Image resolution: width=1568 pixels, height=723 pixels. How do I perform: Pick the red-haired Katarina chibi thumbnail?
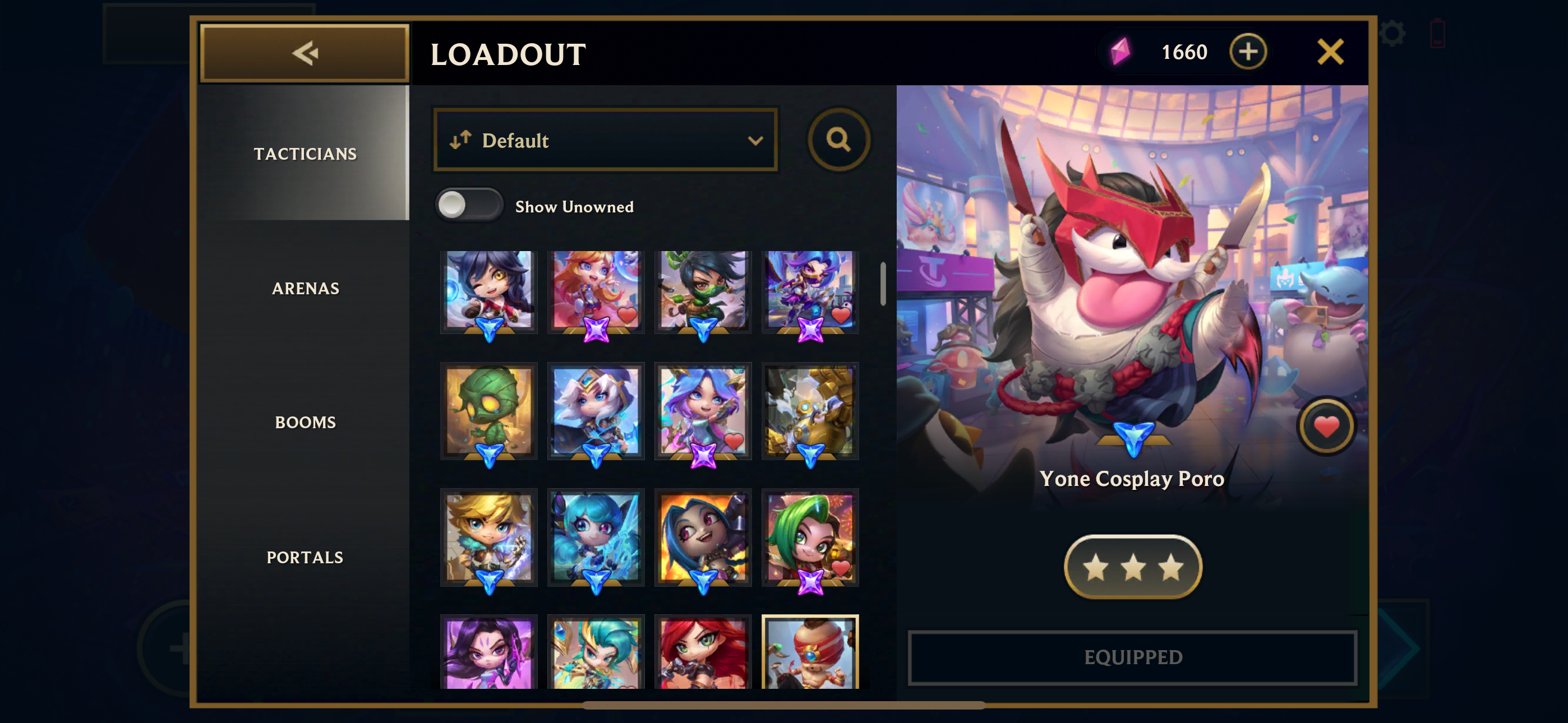[703, 652]
